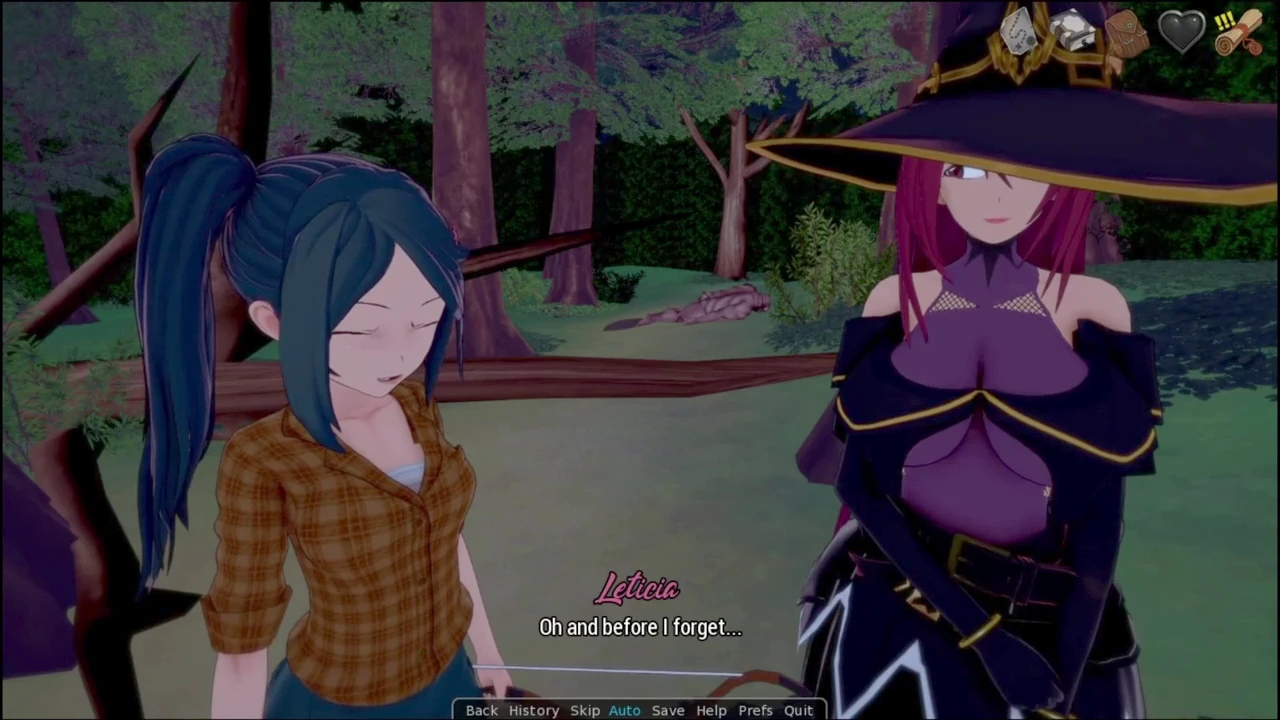1280x720 pixels.
Task: Open the map icon
Action: pyautogui.click(x=1018, y=33)
